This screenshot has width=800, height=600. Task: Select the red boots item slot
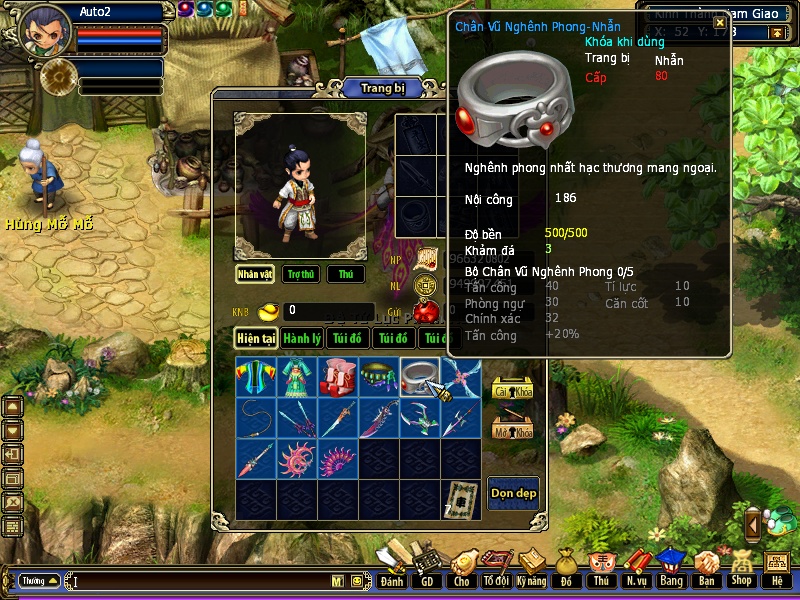coord(337,376)
